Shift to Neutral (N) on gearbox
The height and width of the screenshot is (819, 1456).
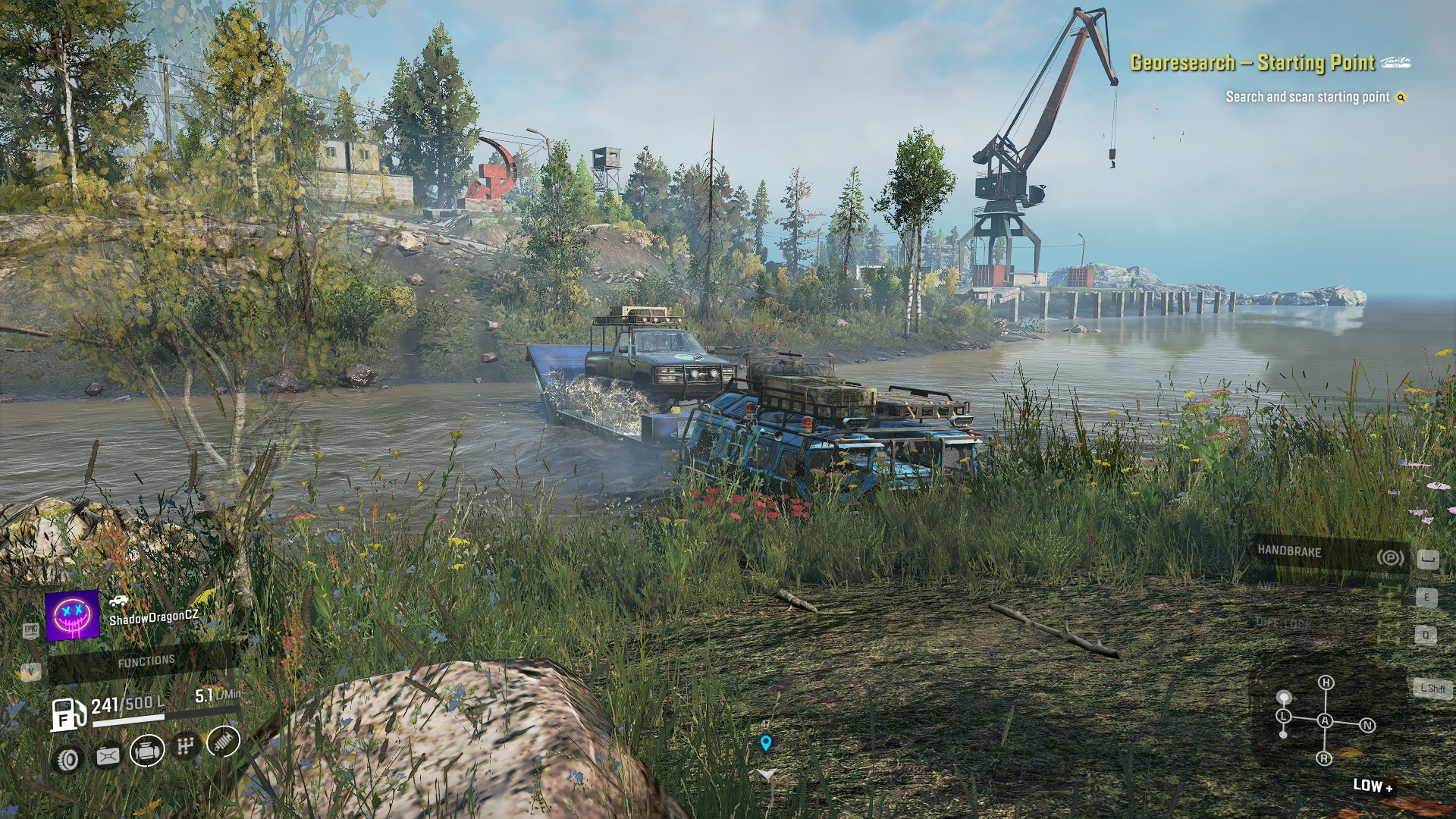point(1367,726)
